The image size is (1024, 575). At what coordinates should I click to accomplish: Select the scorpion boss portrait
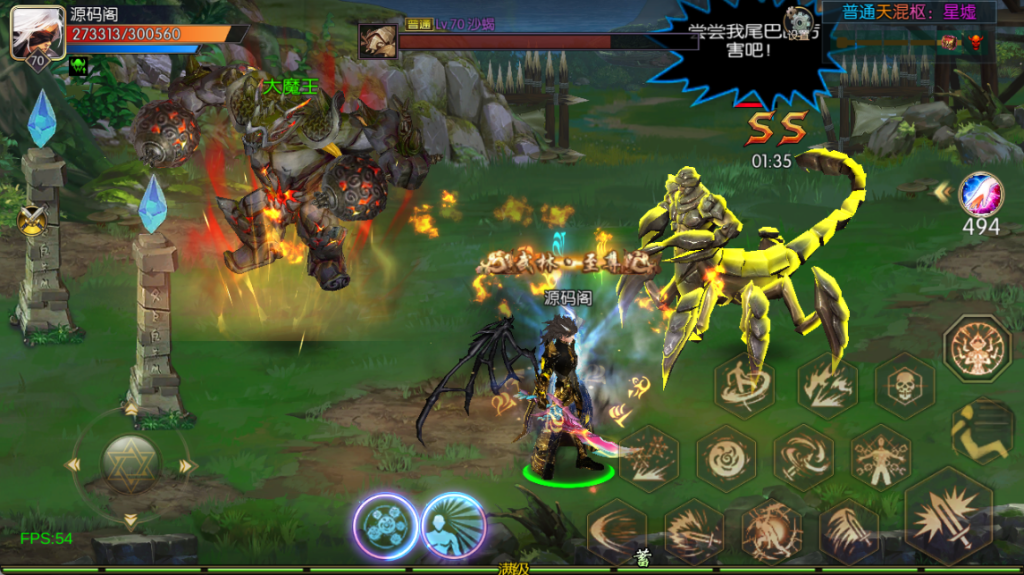[x=377, y=41]
